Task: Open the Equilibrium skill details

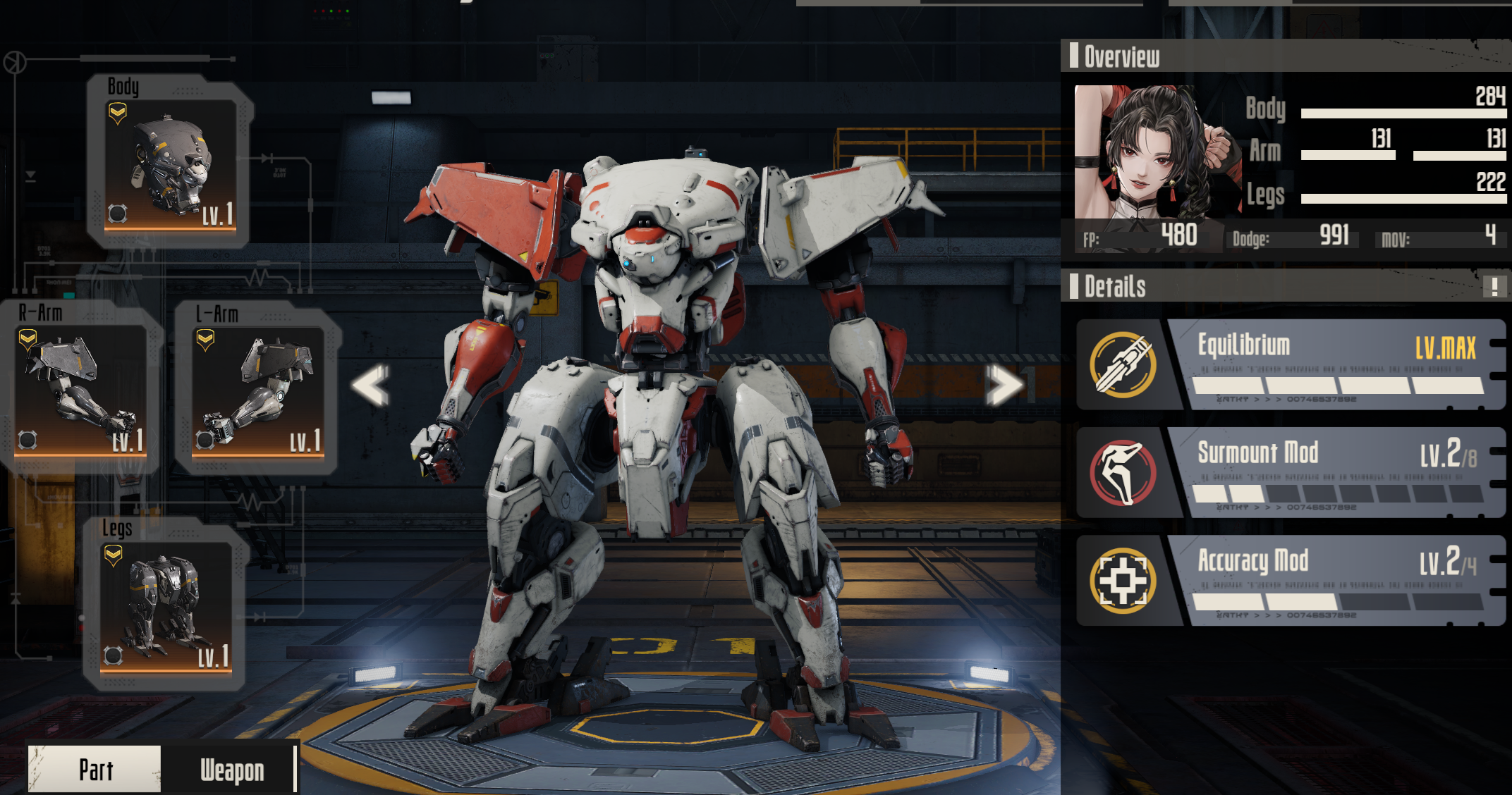Action: 1291,364
